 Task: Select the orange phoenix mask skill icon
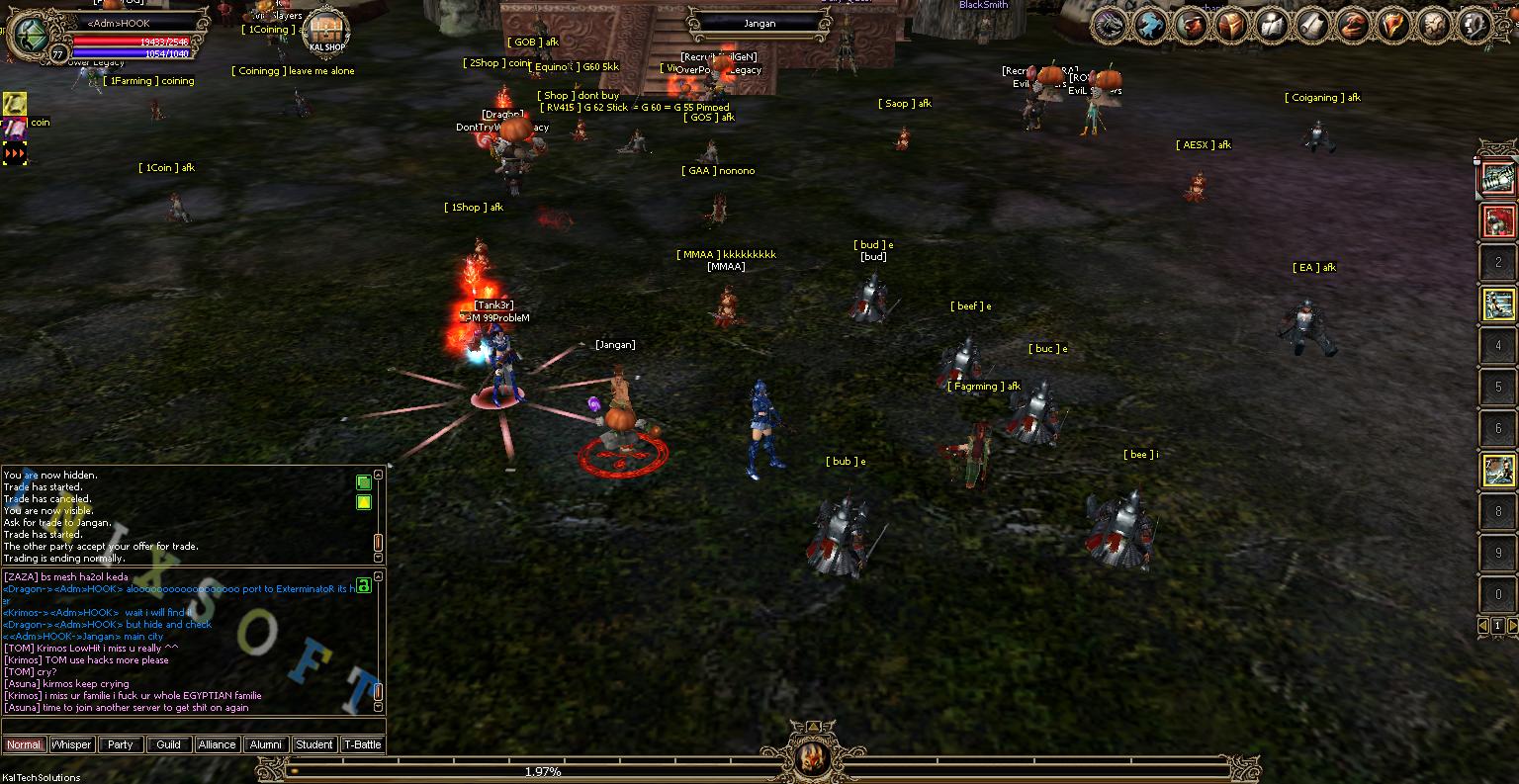coord(1390,25)
